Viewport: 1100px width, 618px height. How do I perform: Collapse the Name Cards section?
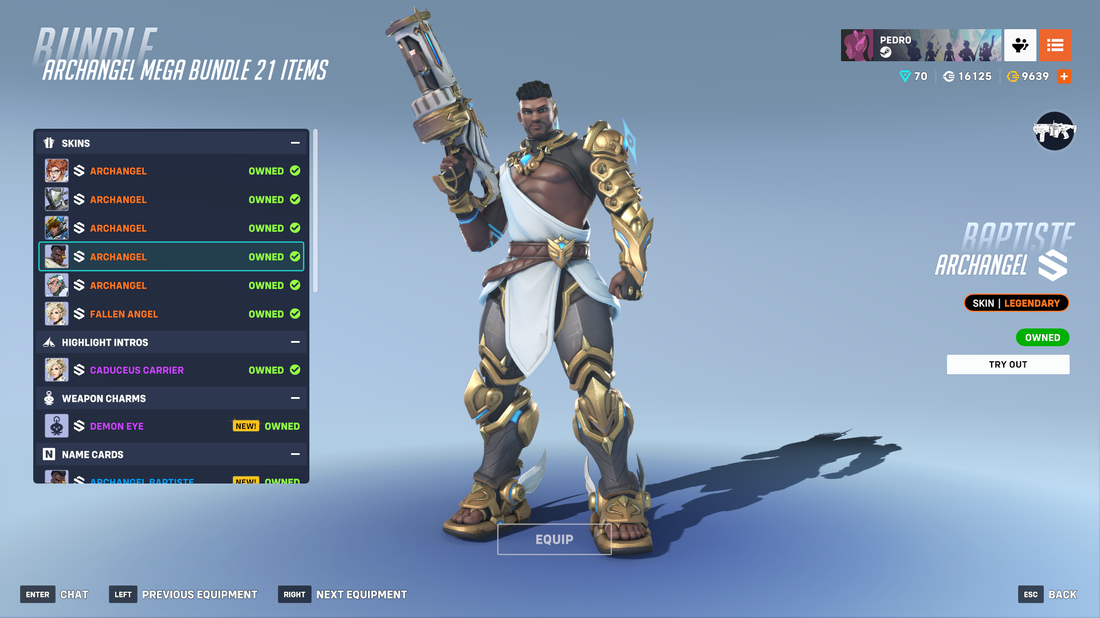click(295, 454)
